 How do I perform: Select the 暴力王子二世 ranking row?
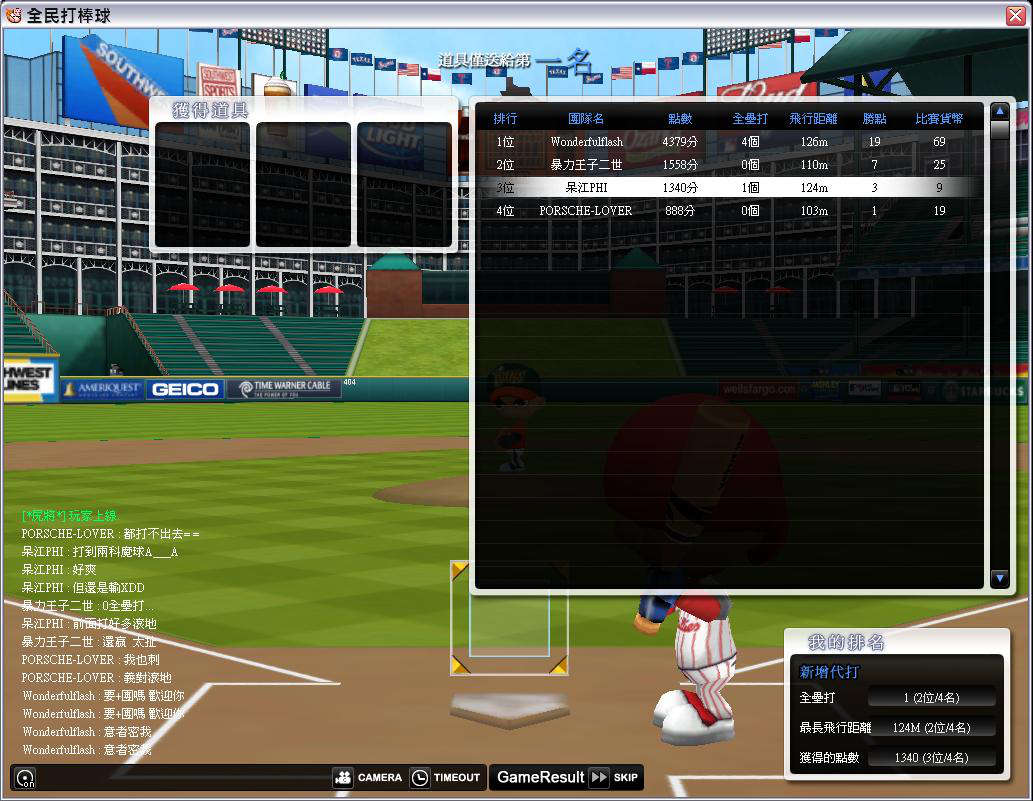click(730, 165)
